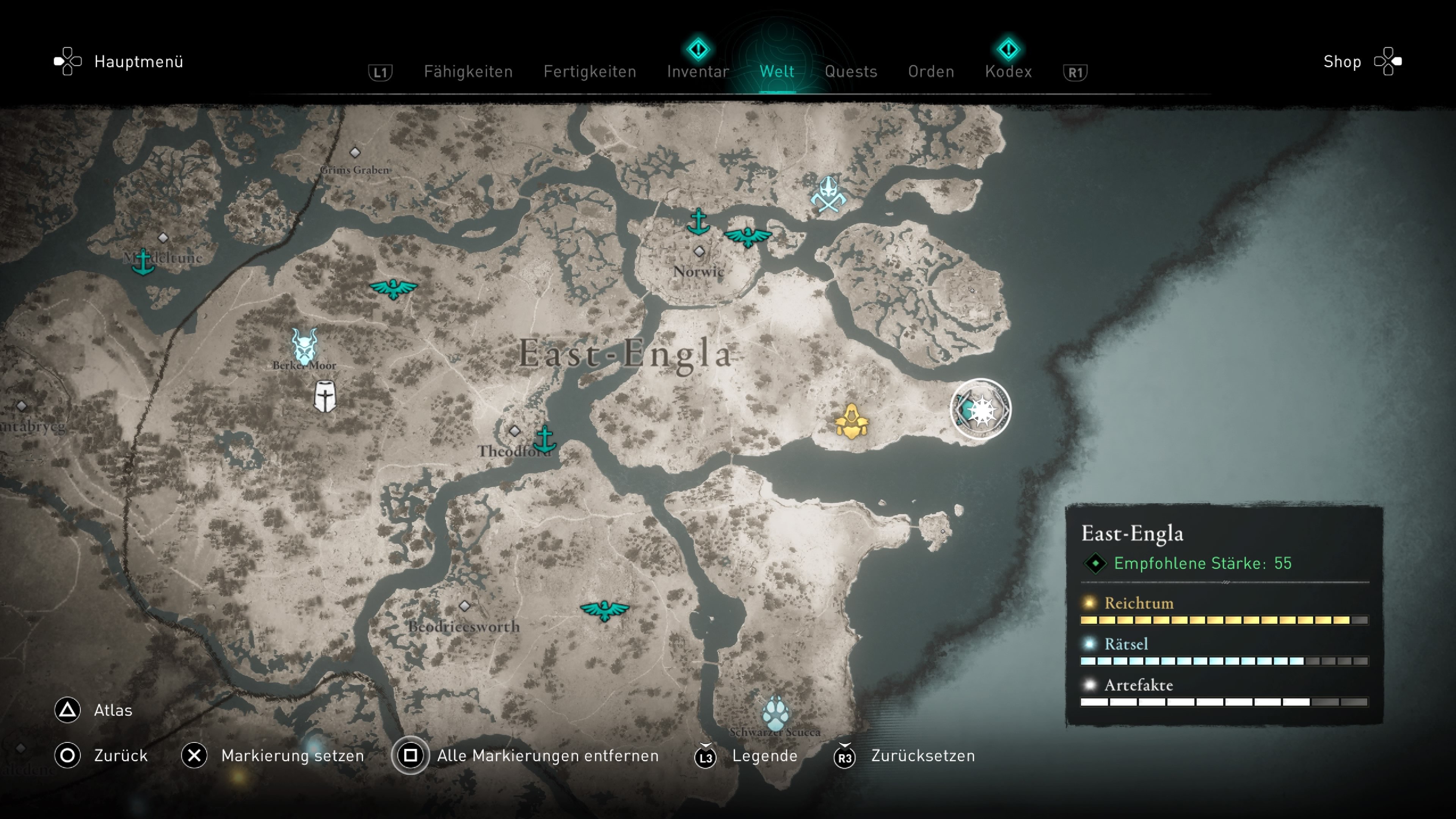Switch to the Fähigkeiten tab
Viewport: 1456px width, 819px height.
tap(468, 72)
